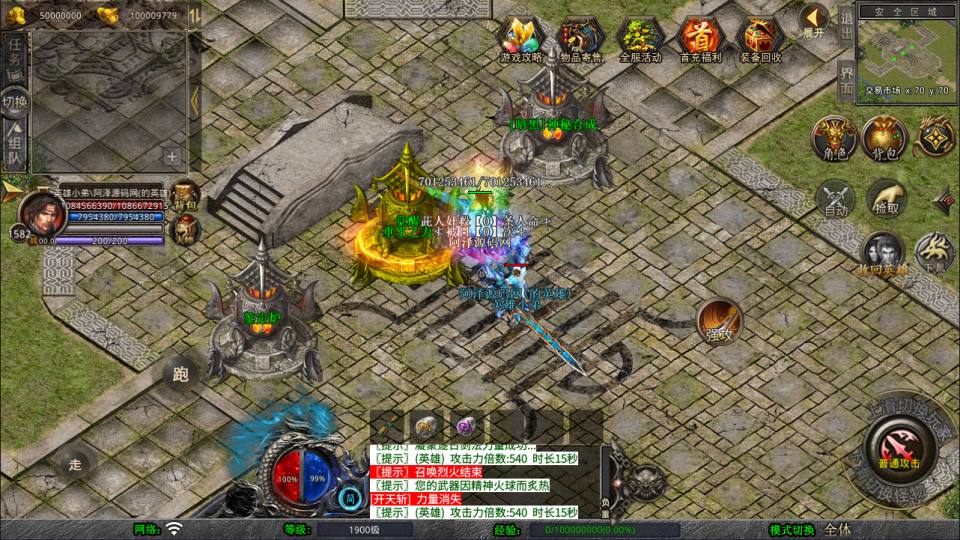Open the 首充福利 first-recharge reward icon
The width and height of the screenshot is (960, 540).
699,38
